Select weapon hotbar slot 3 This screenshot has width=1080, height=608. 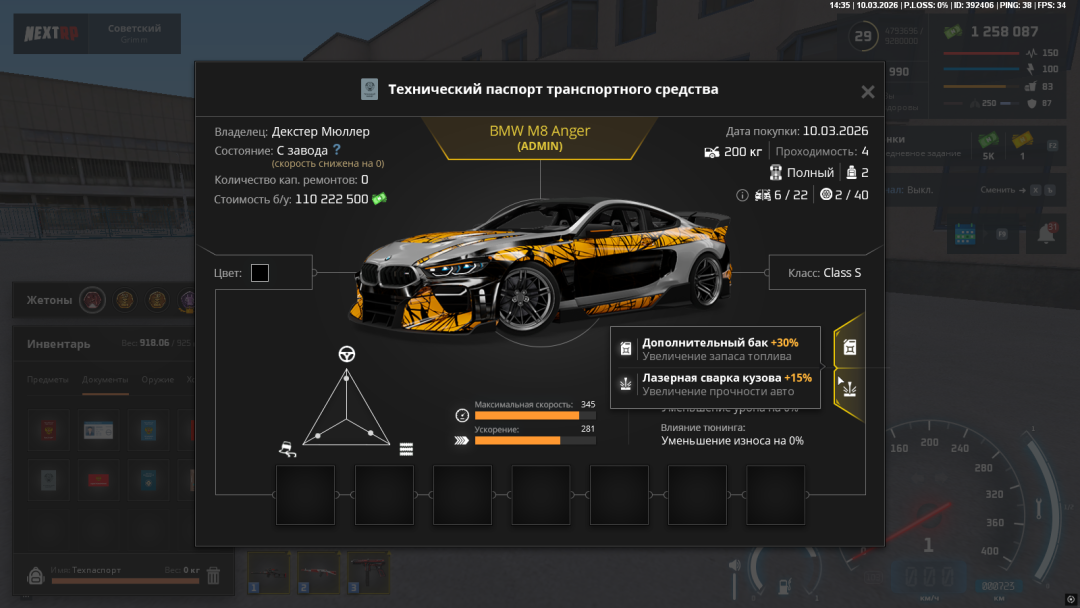[369, 573]
